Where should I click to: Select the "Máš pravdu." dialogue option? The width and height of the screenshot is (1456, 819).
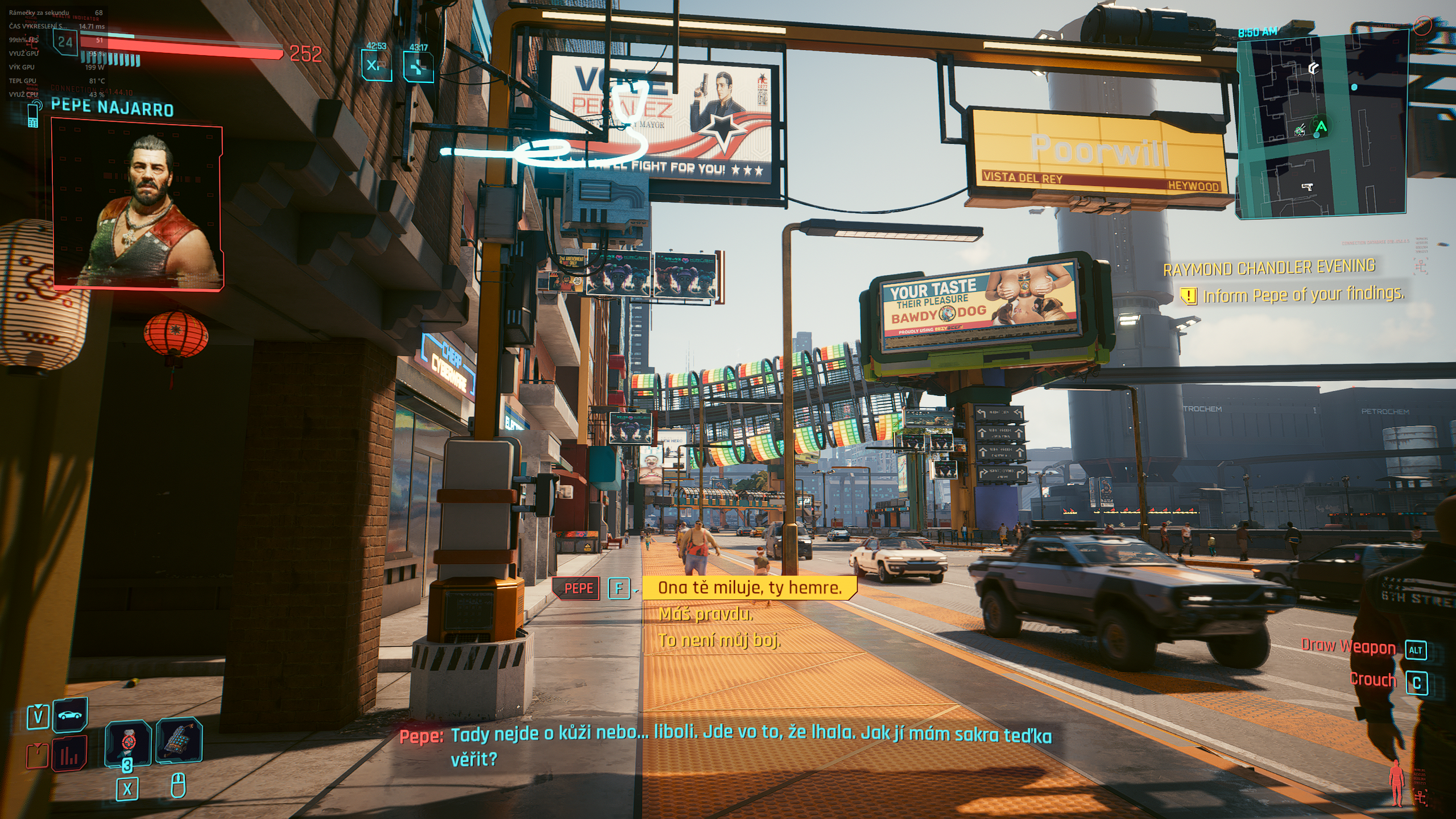(705, 614)
